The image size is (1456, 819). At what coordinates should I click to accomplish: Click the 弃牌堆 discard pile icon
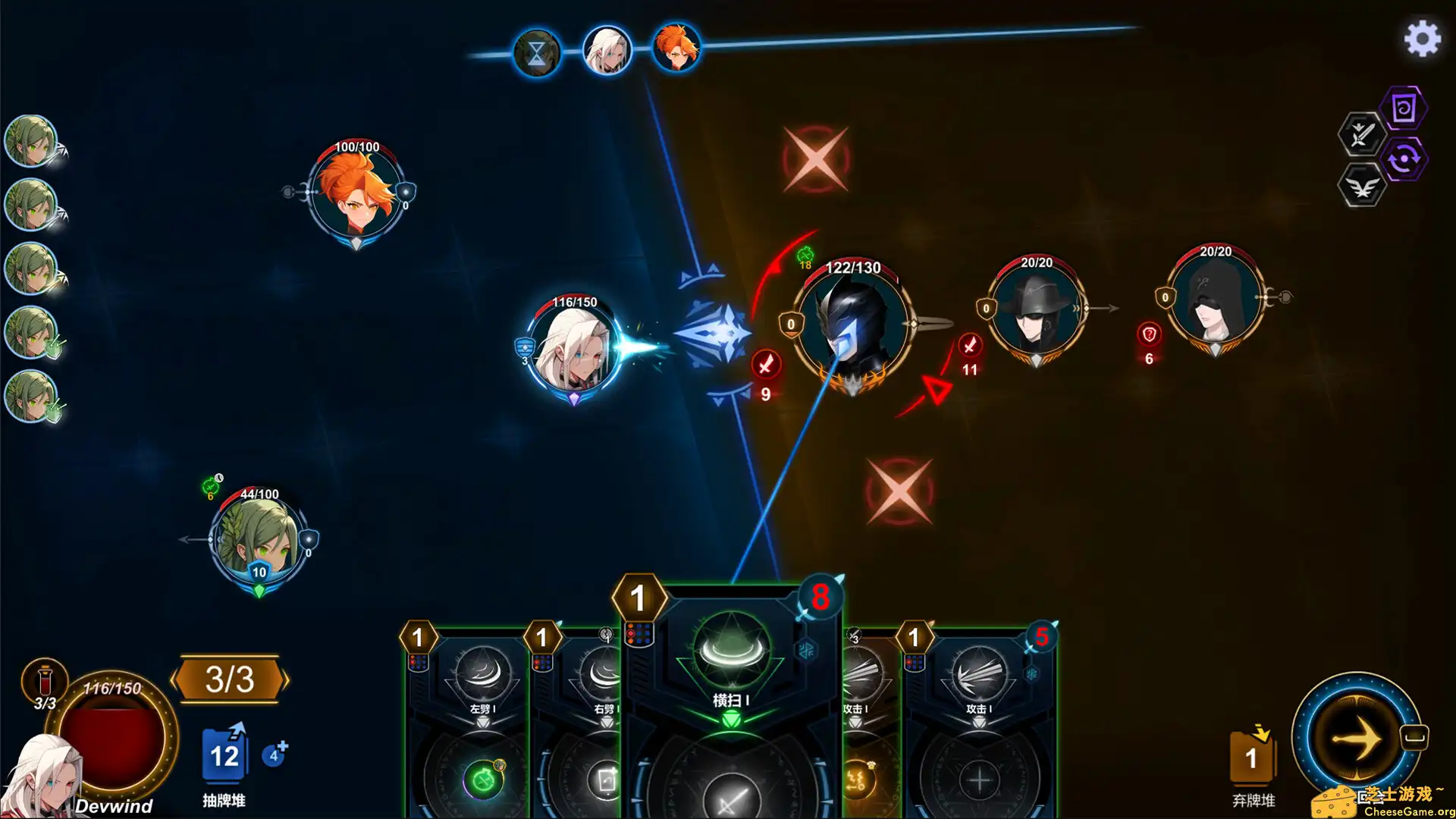1253,758
